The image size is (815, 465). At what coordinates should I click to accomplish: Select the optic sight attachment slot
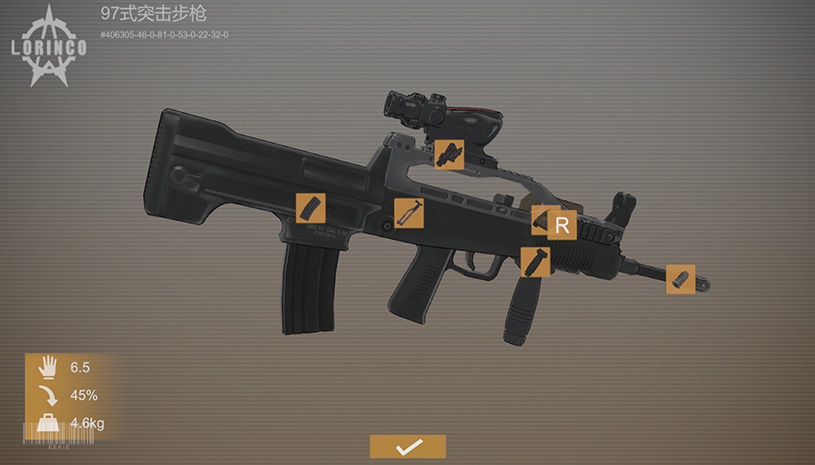click(x=449, y=154)
